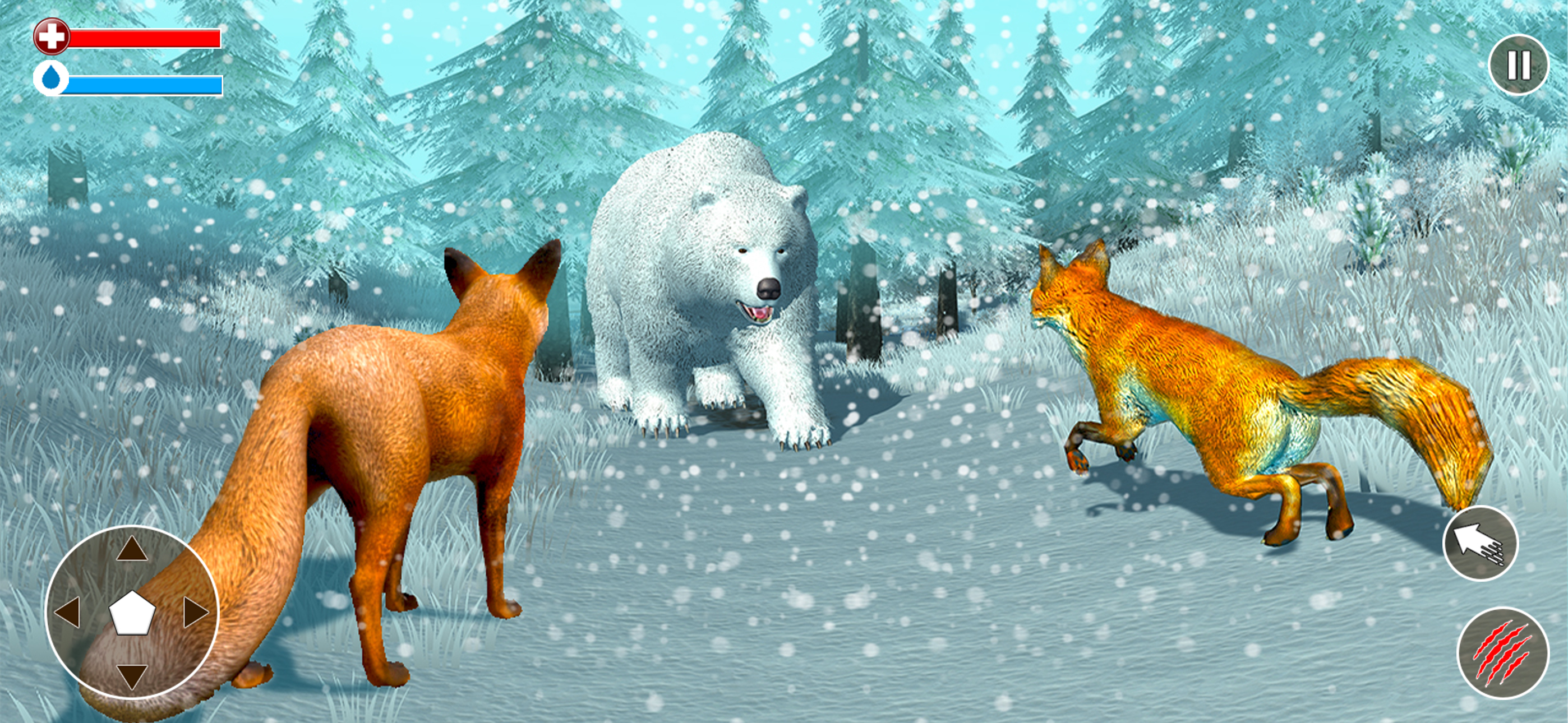Tap the water droplet icon
This screenshot has width=1568, height=723.
pos(52,78)
